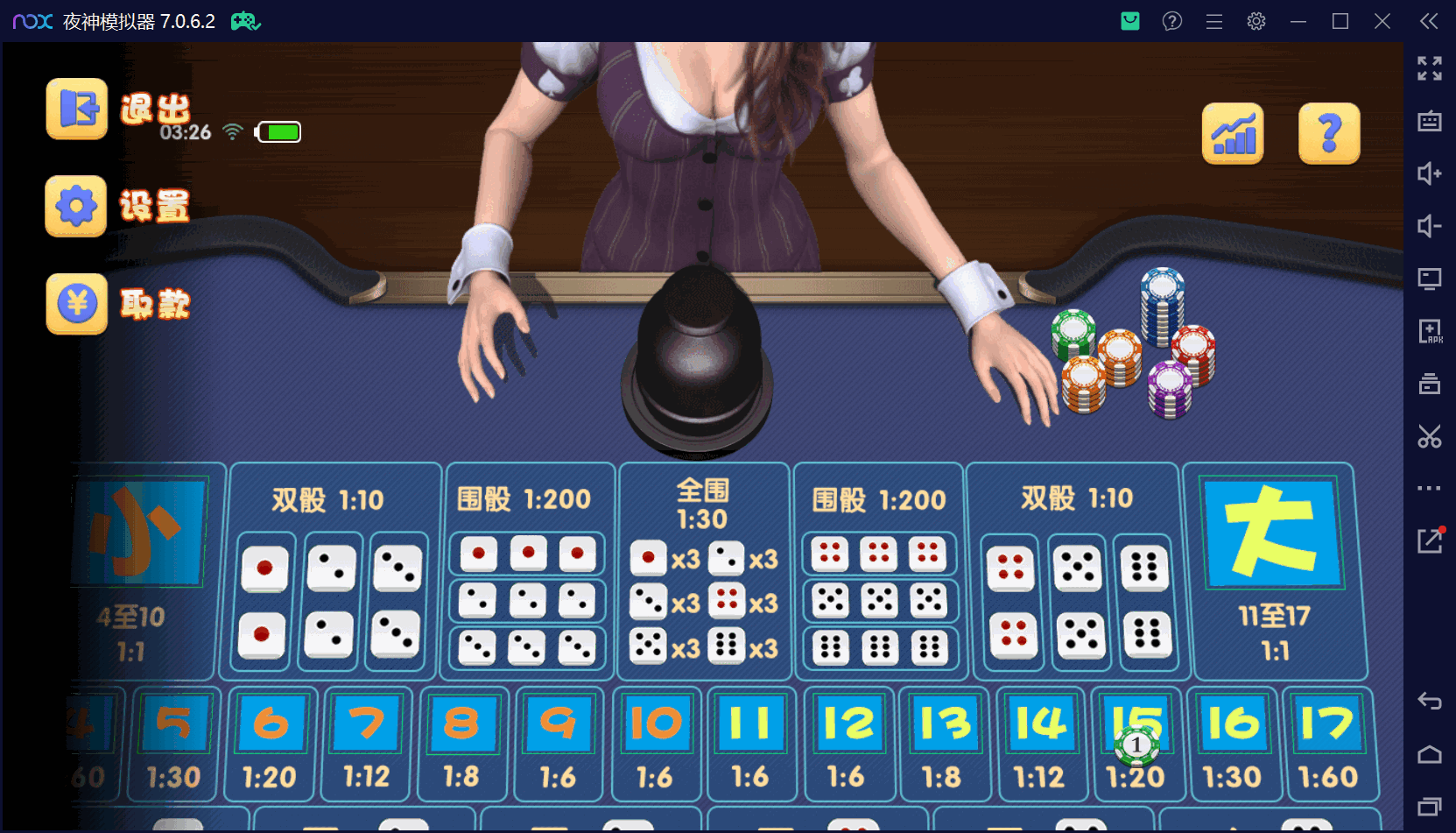This screenshot has height=833, width=1456.
Task: Open the question mark help
Action: 1328,134
